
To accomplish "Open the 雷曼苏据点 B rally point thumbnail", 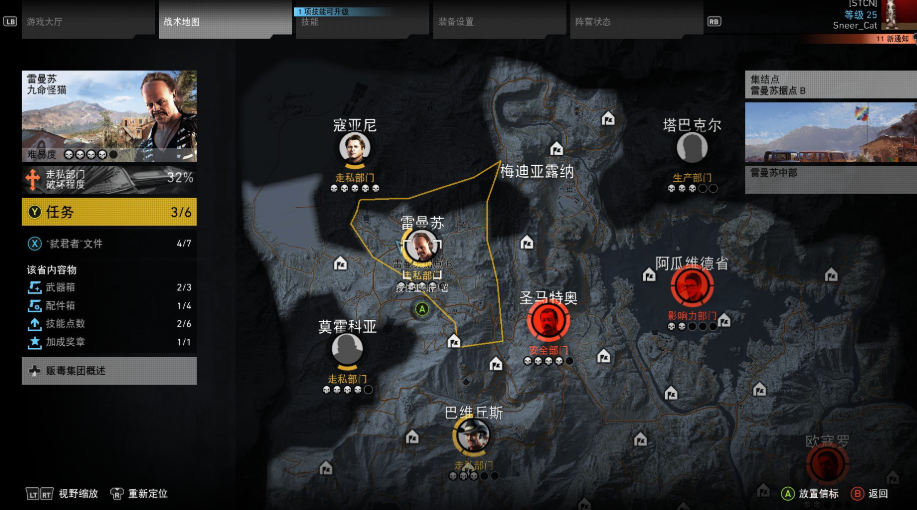I will pos(825,131).
